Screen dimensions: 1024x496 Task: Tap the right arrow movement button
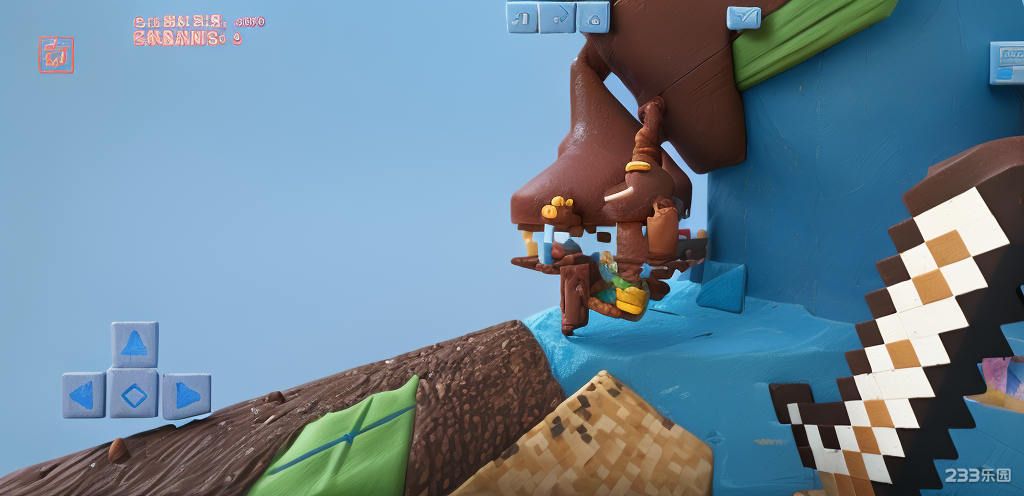(186, 395)
